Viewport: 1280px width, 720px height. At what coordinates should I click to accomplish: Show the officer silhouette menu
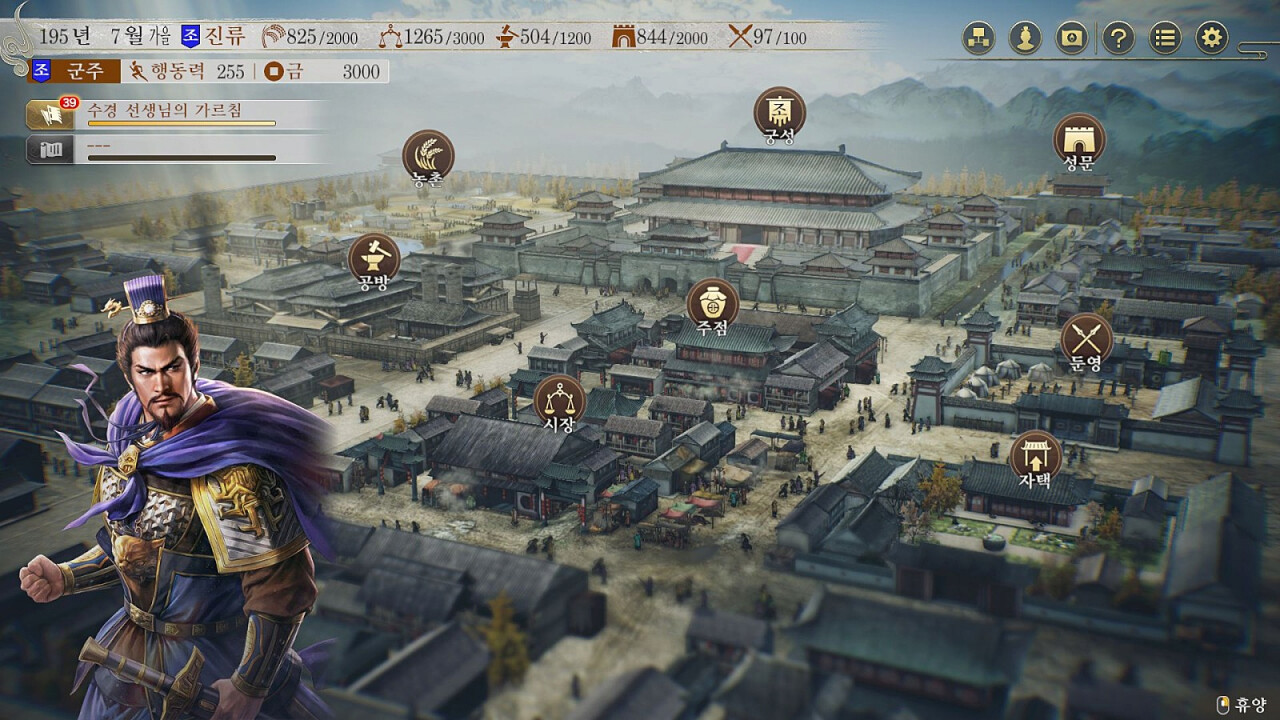[x=1025, y=39]
